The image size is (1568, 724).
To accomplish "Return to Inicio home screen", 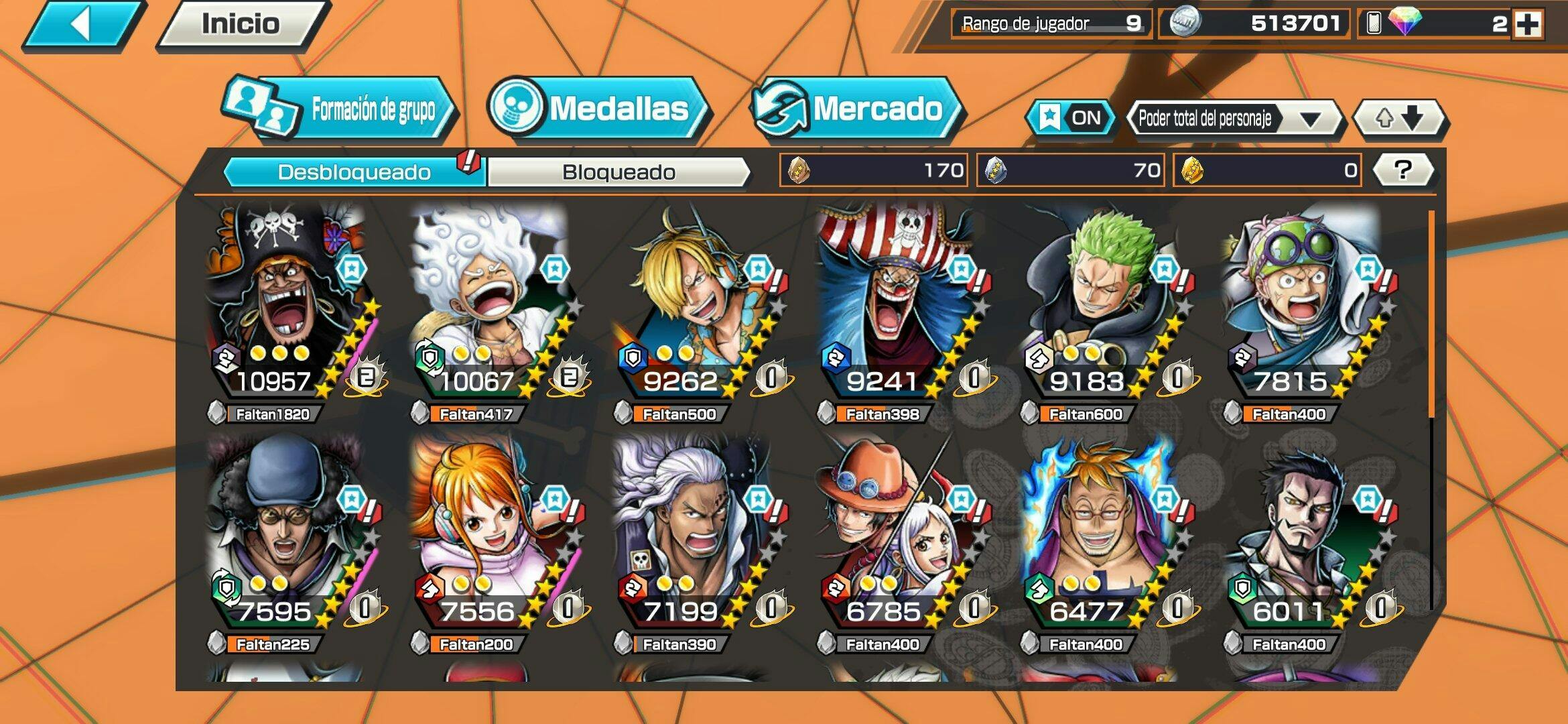I will point(241,25).
